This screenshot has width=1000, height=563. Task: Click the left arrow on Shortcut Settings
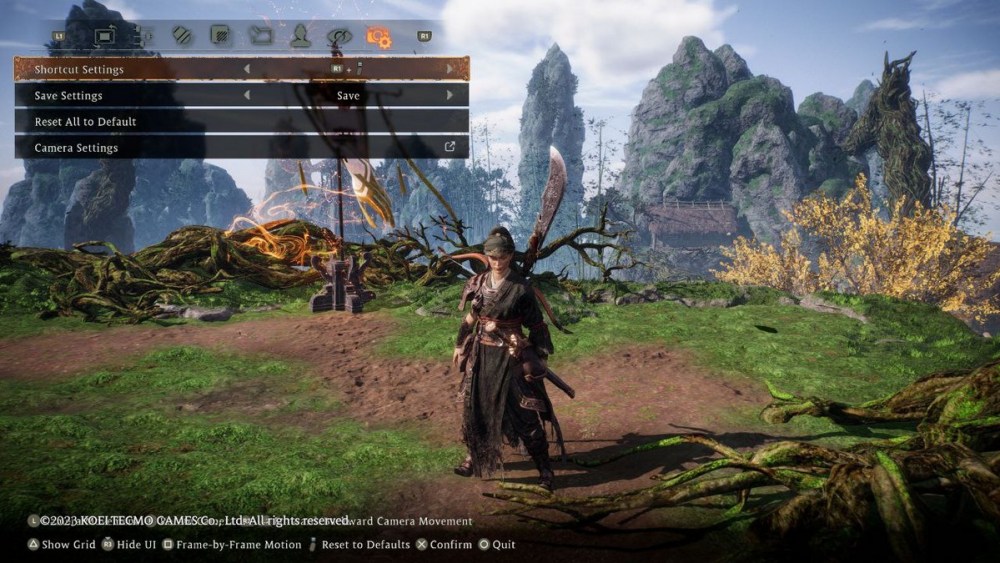click(x=247, y=70)
